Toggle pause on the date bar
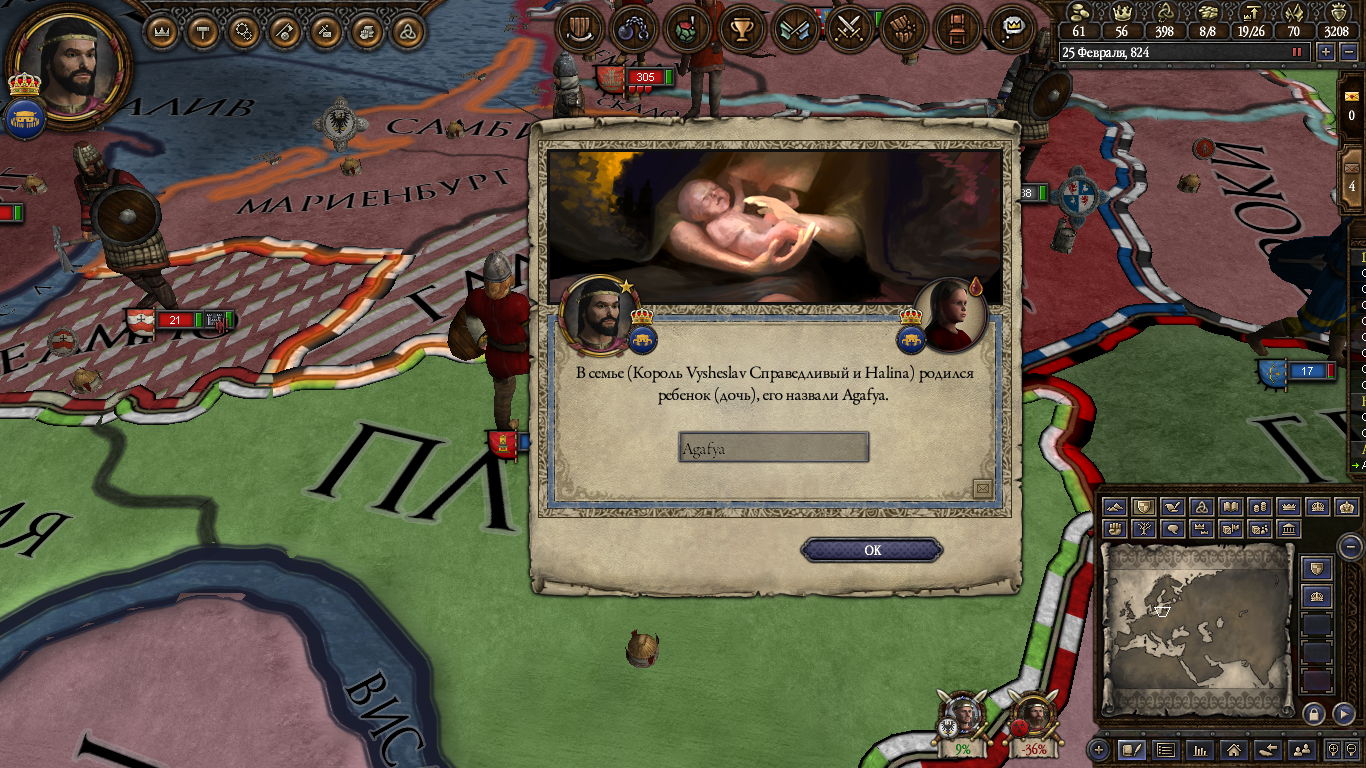Screen dimensions: 1366x768 click(1298, 52)
